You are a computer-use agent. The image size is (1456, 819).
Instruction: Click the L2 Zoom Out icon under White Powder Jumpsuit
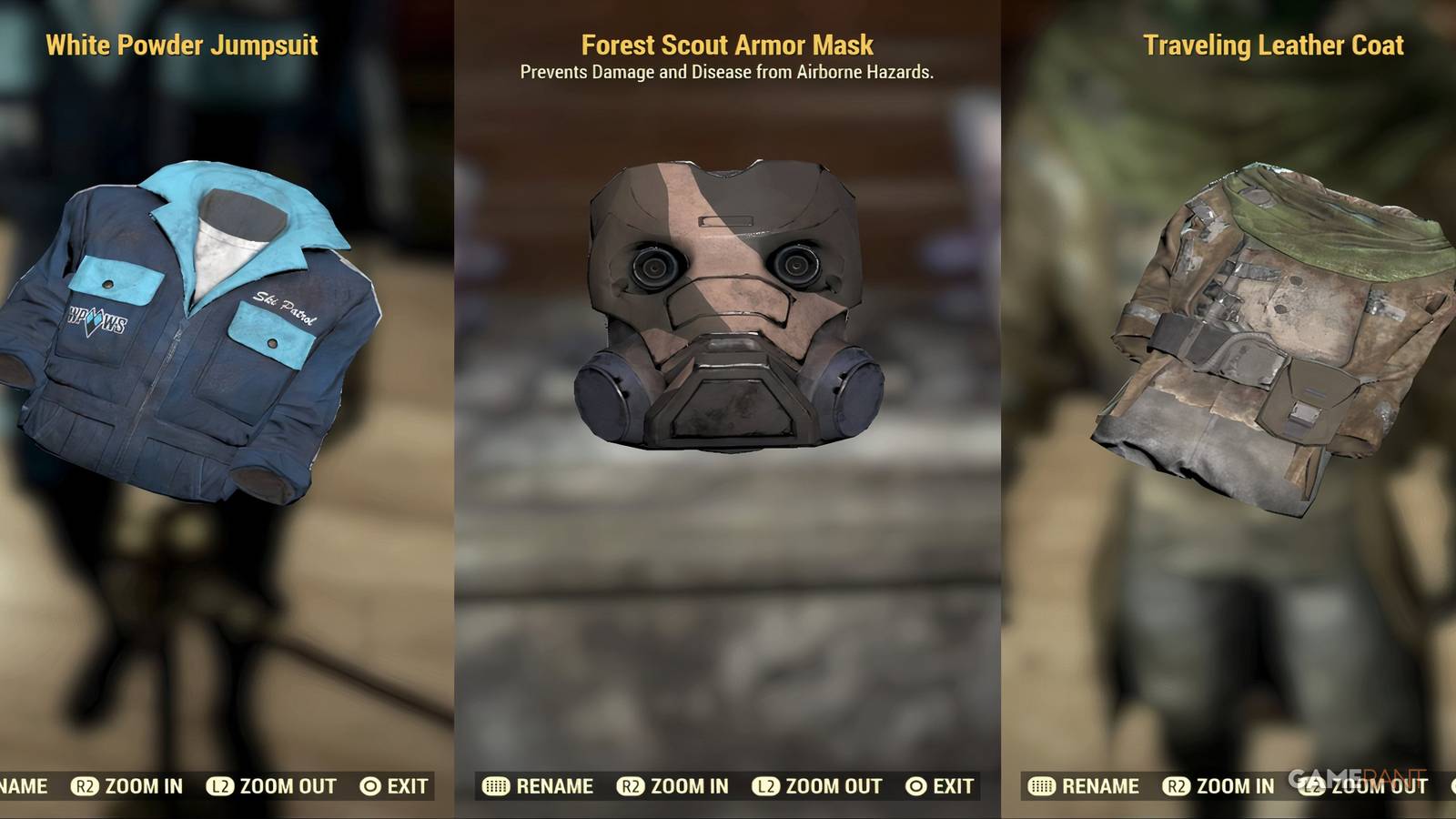(222, 786)
